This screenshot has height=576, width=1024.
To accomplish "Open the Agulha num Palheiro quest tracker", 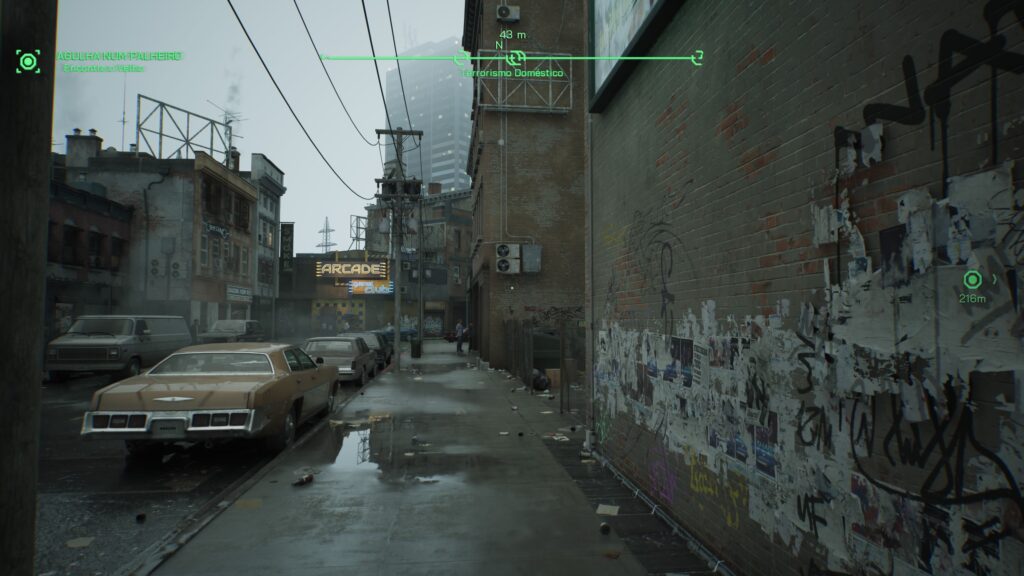I will pyautogui.click(x=118, y=55).
